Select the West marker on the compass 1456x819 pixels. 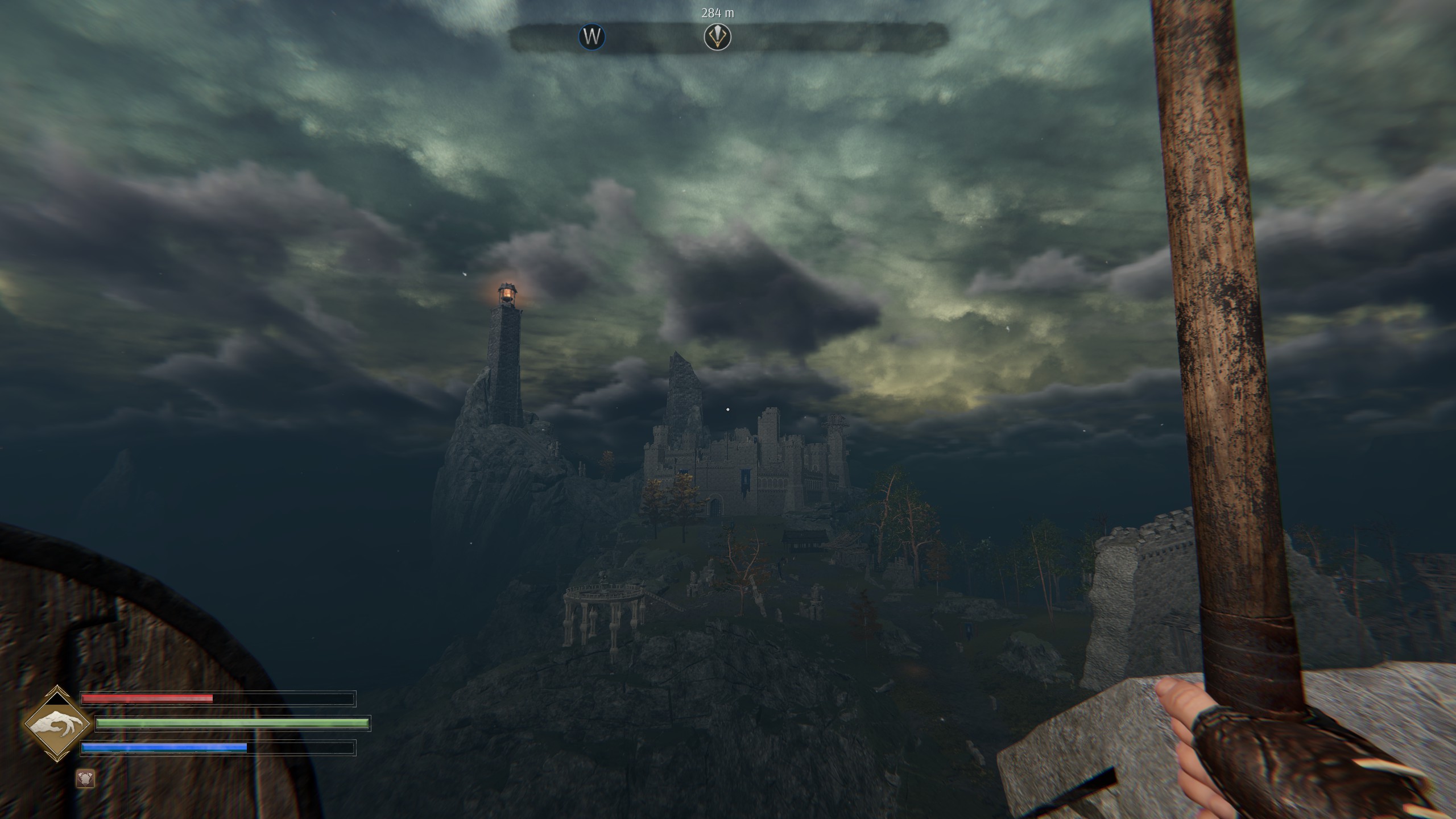pos(592,38)
